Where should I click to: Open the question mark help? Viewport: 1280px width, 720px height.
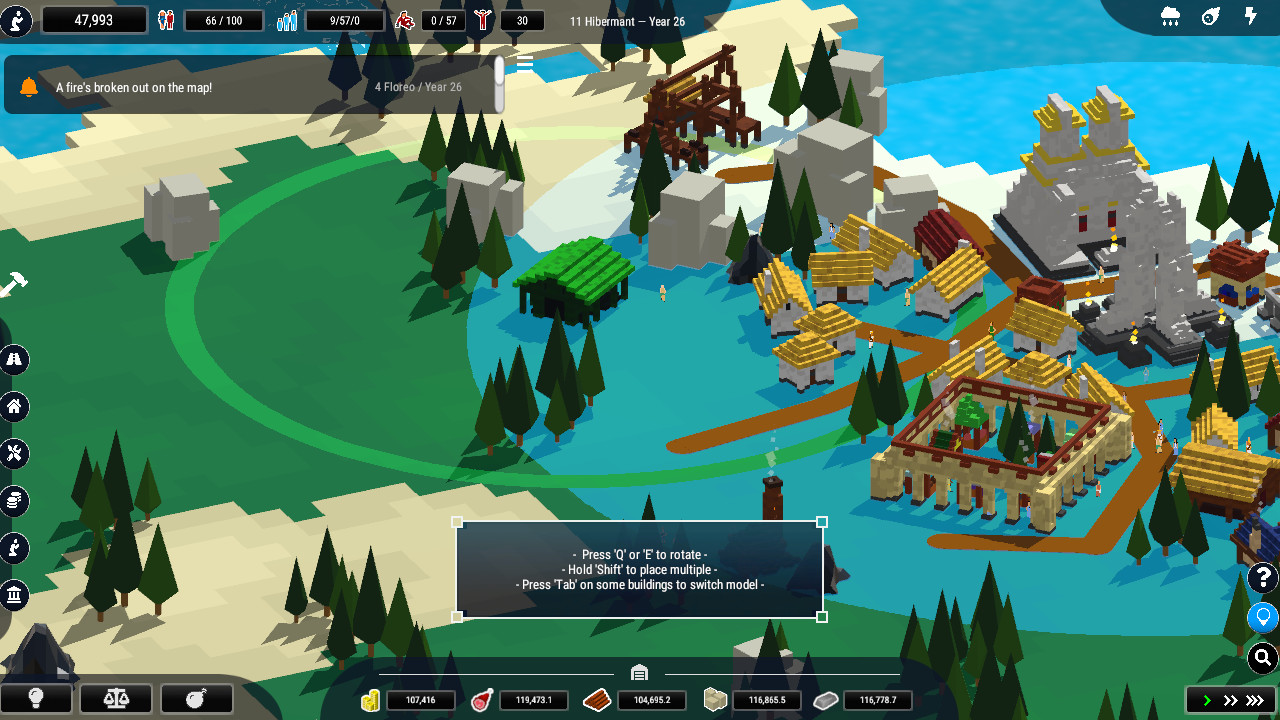tap(1263, 578)
